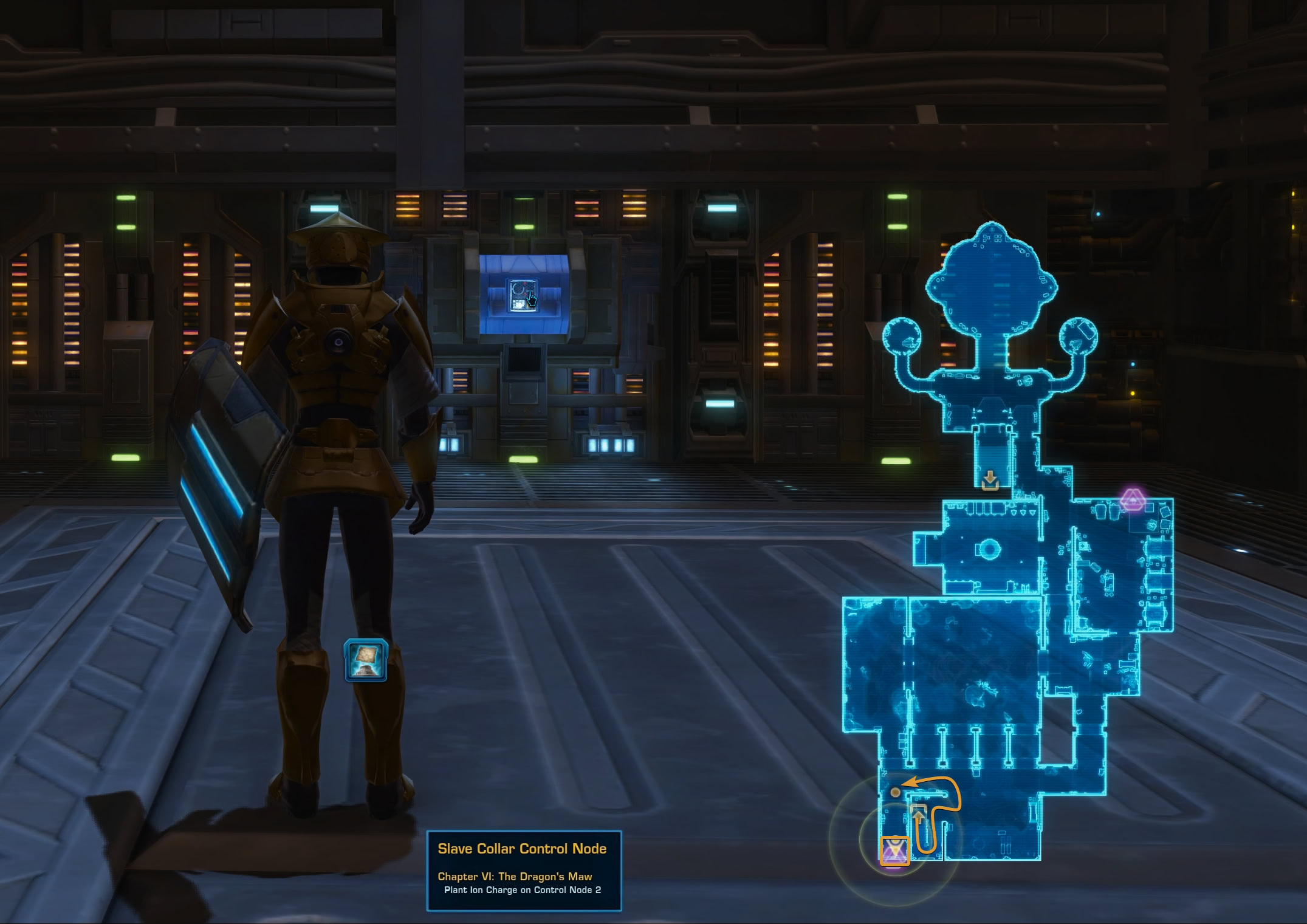Click the gold down-arrow exit marker on the map
This screenshot has height=924, width=1307.
pos(990,481)
